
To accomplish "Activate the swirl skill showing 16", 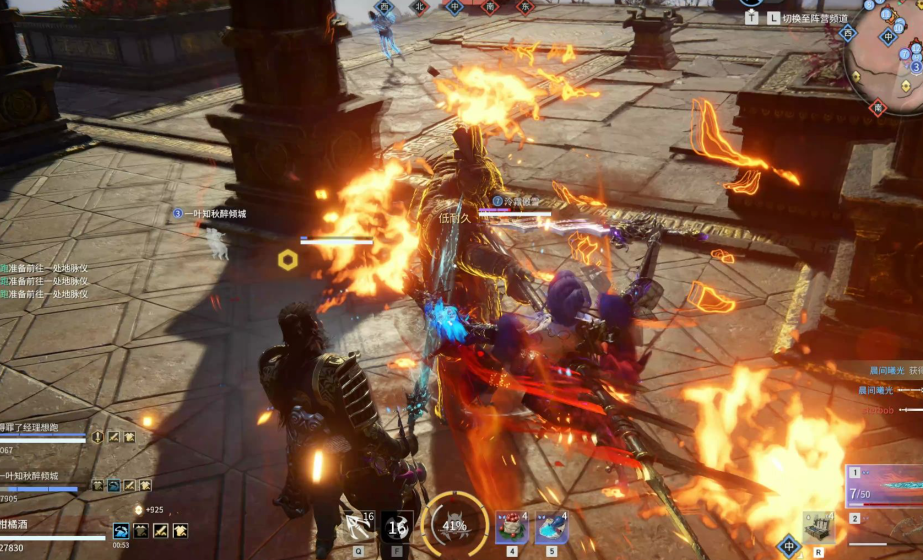I will (x=397, y=526).
